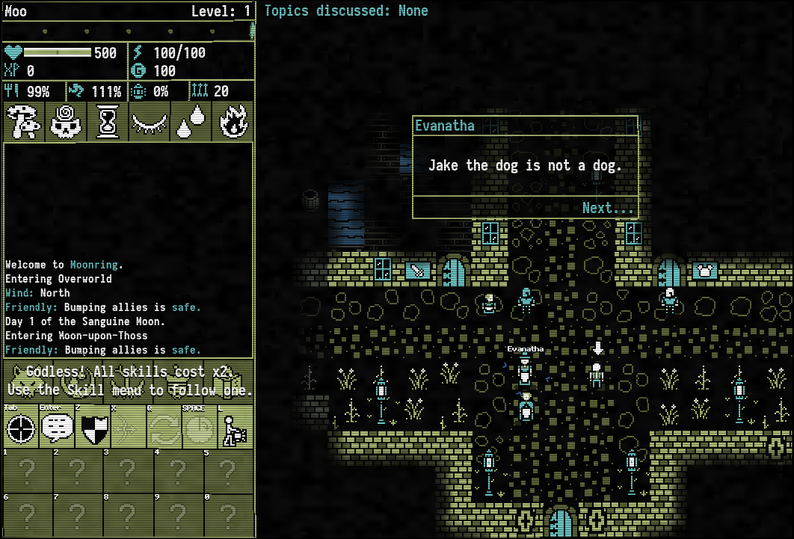This screenshot has height=539, width=794.
Task: Activate the checkered shield defend action
Action: click(x=93, y=429)
